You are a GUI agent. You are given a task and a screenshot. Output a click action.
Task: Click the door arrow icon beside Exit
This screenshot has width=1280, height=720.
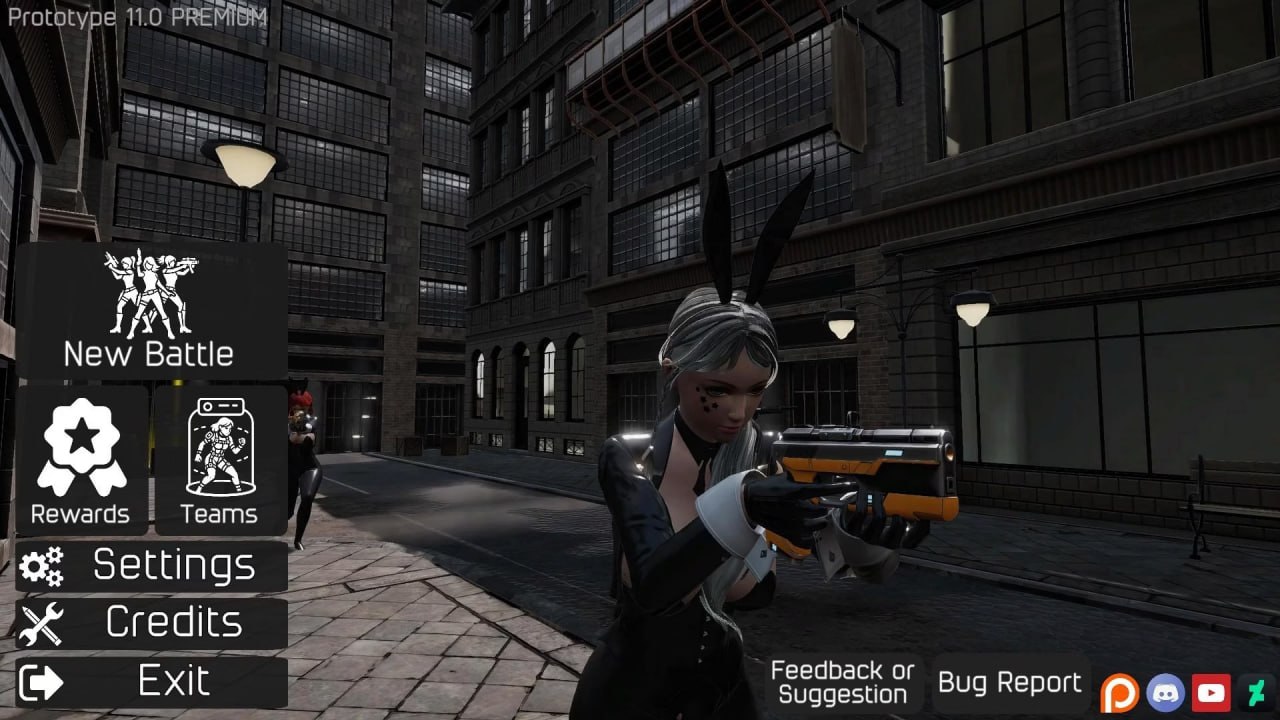(x=43, y=680)
